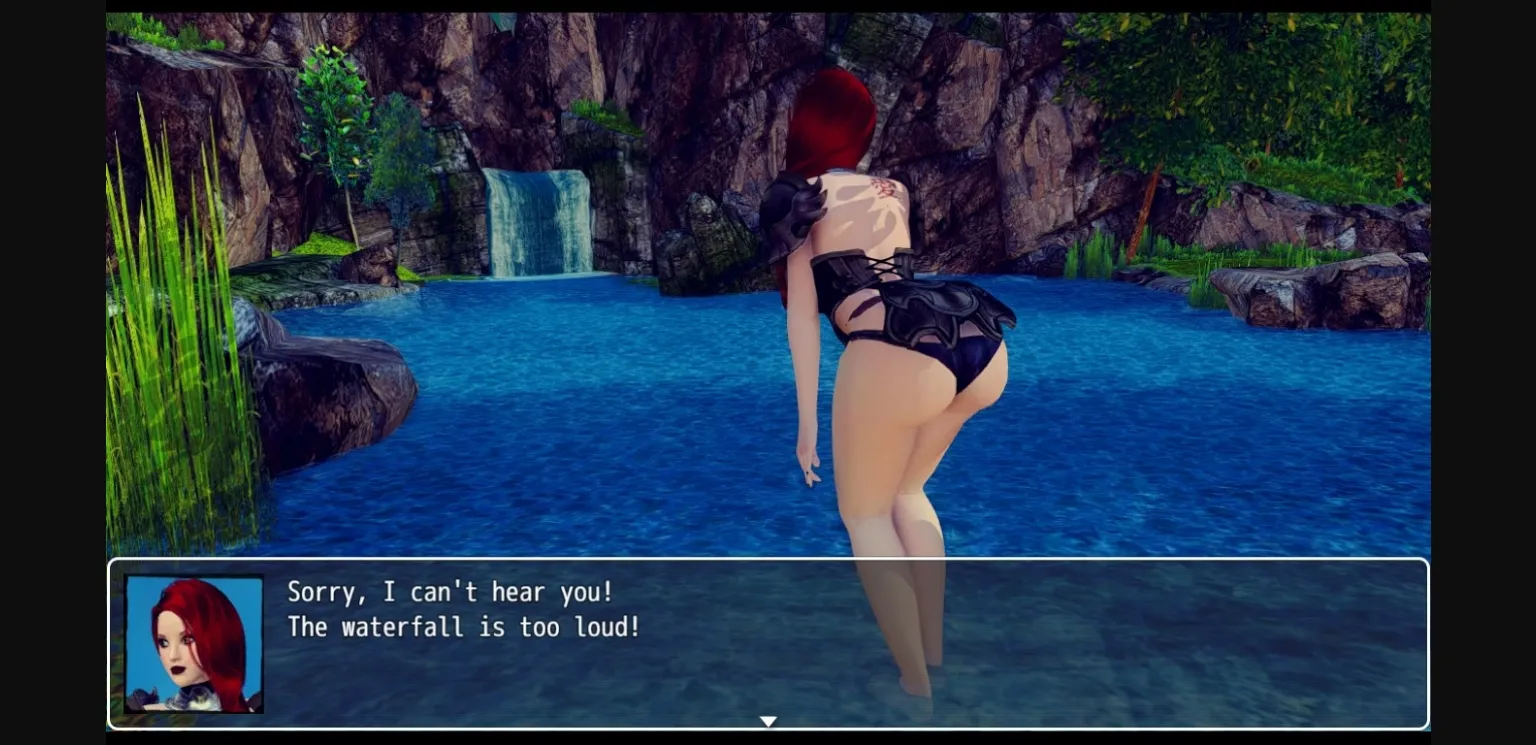The image size is (1536, 745).
Task: Click the white continue arrow indicator
Action: 768,721
